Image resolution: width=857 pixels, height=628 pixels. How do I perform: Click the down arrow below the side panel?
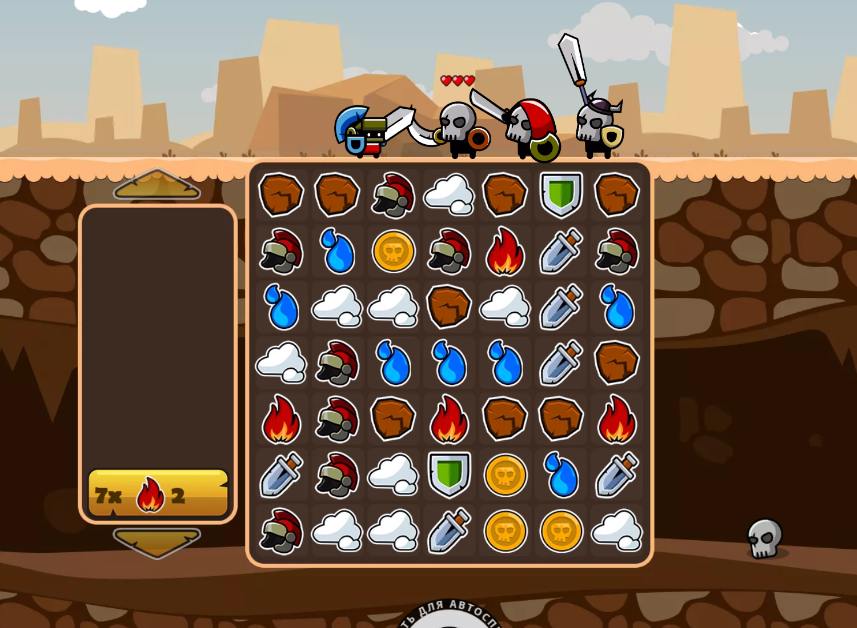point(157,542)
